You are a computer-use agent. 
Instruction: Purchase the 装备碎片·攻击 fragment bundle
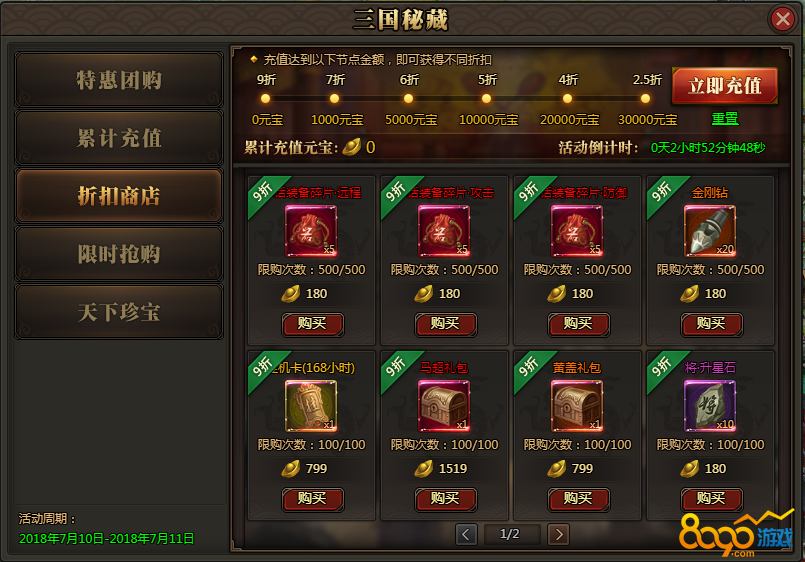445,323
